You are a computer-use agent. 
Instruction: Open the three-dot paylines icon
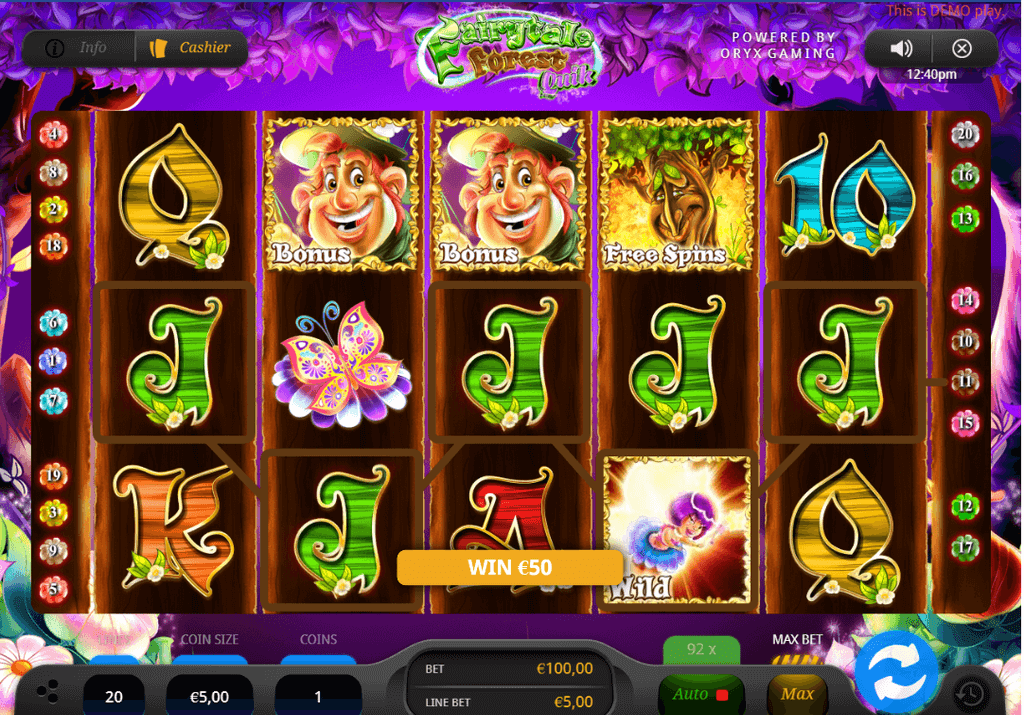pos(47,693)
